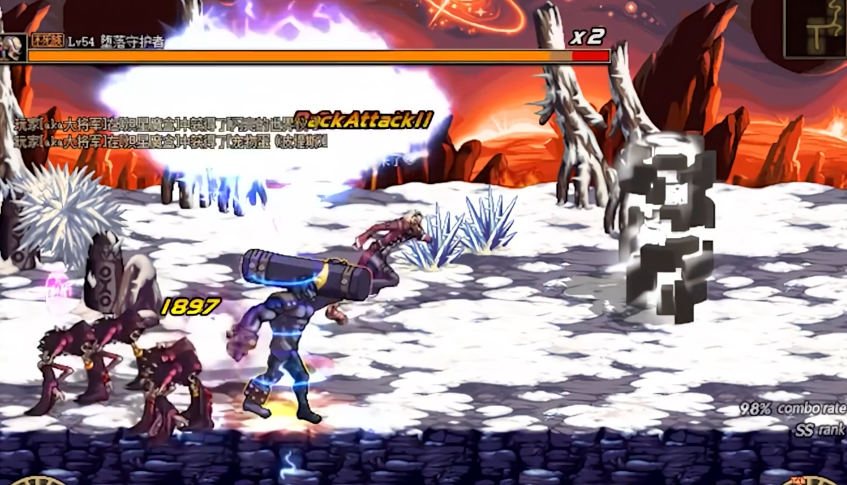Select the system chat message log

click(x=160, y=132)
